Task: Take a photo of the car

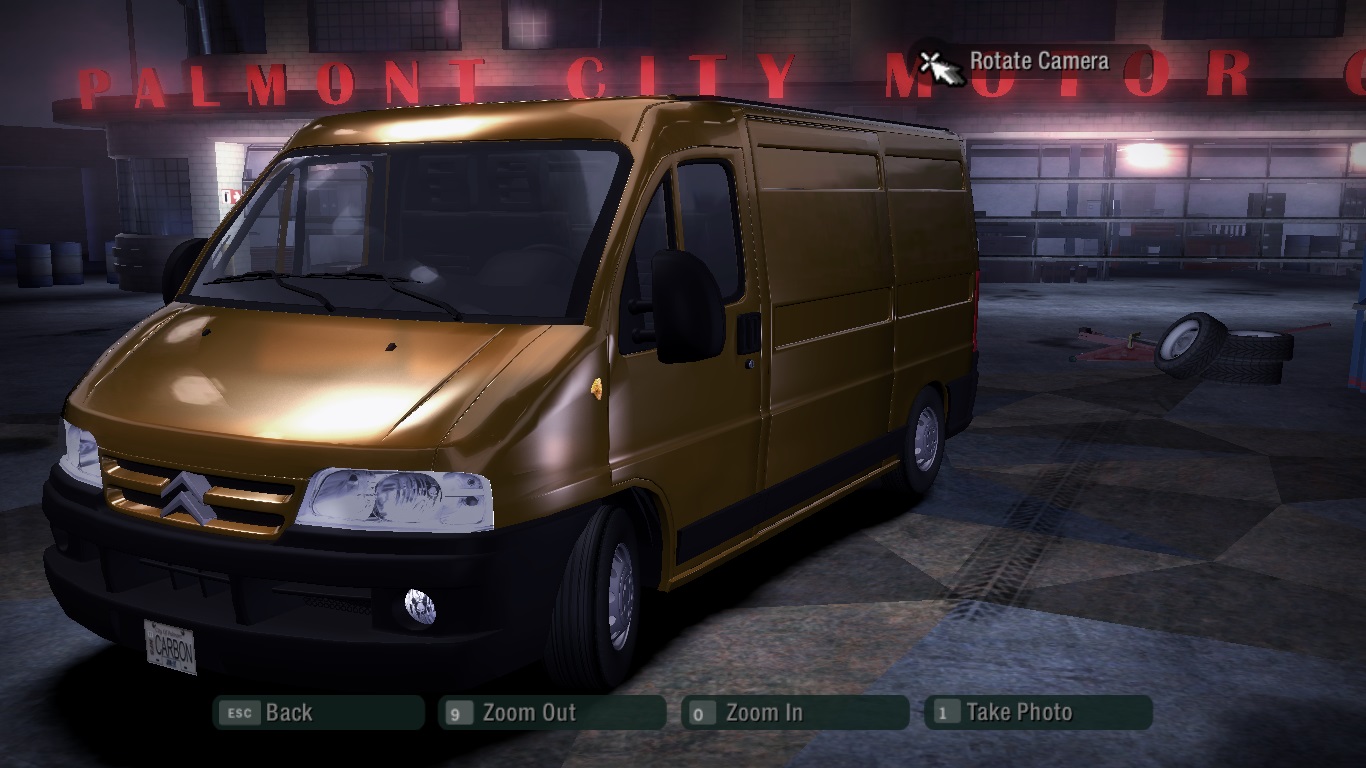Action: click(x=1038, y=713)
